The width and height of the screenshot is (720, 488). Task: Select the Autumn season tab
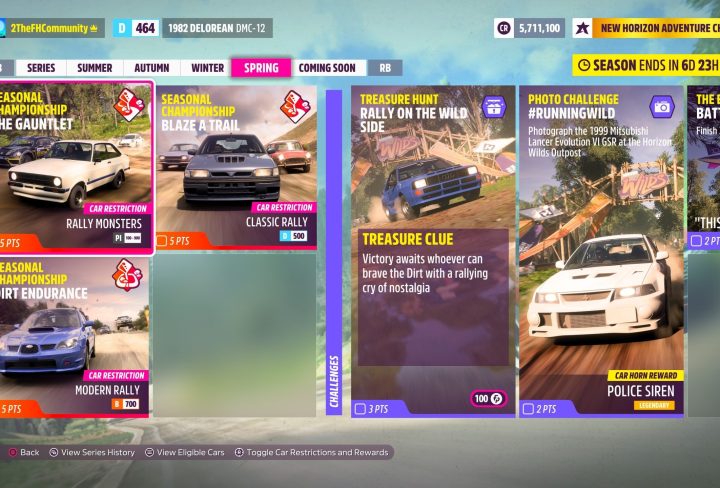click(x=151, y=68)
